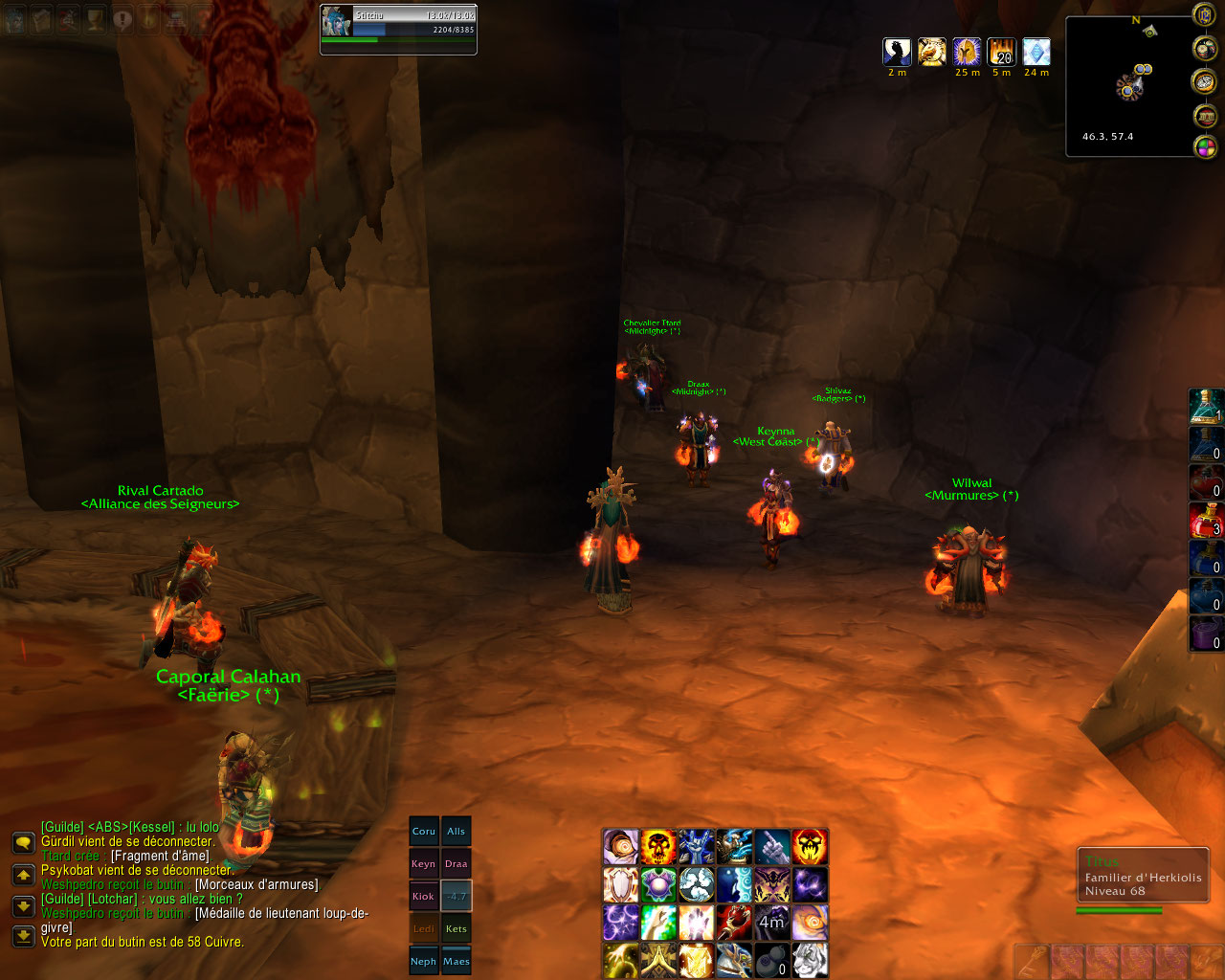
Task: Select the Neph raid frame
Action: (x=424, y=962)
